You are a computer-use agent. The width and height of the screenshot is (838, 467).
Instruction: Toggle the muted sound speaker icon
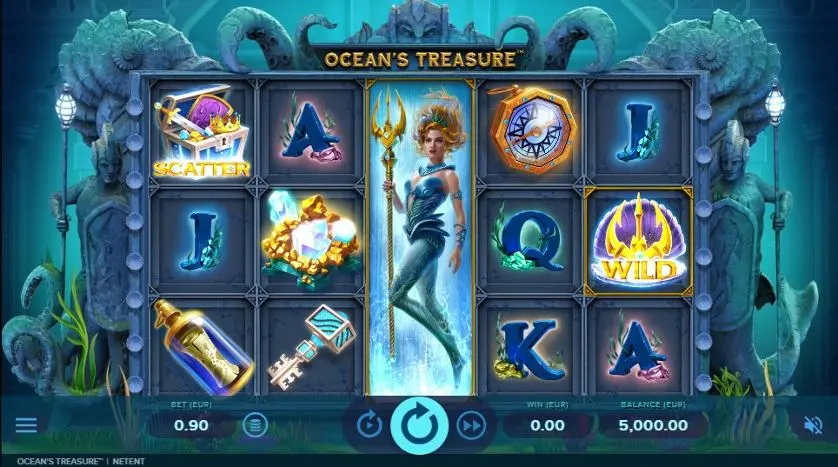(x=812, y=425)
